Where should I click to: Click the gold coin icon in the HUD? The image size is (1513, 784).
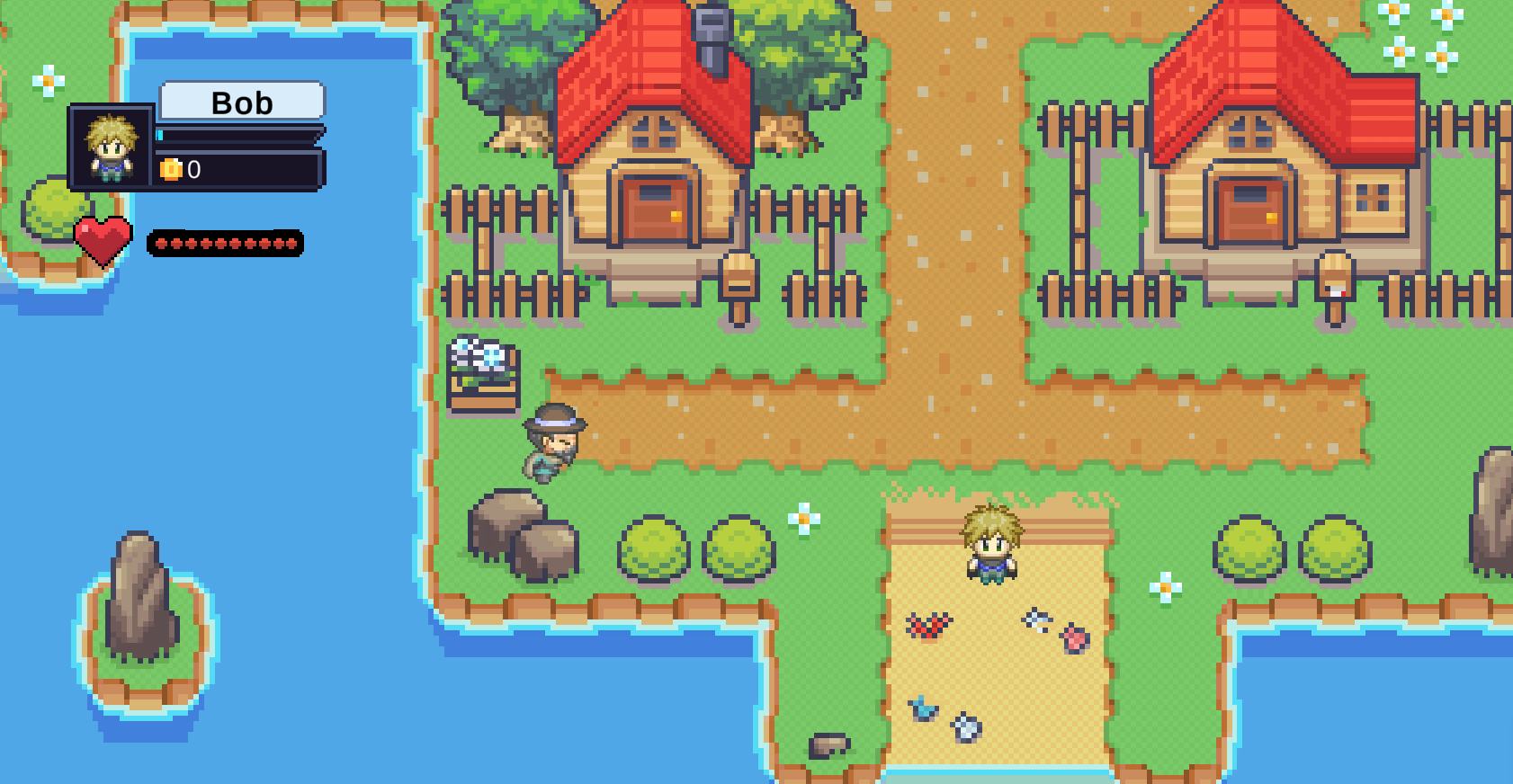tap(171, 171)
